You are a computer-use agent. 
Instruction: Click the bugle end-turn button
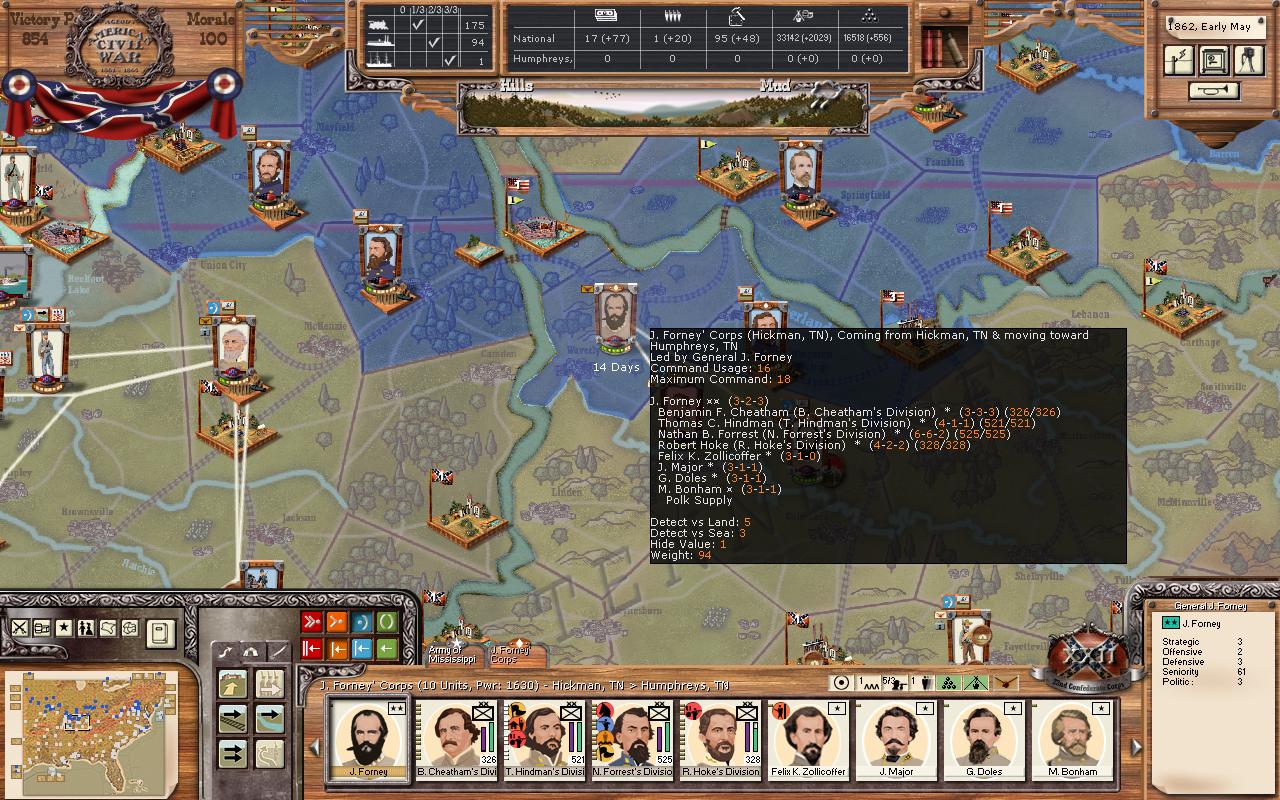[1214, 91]
